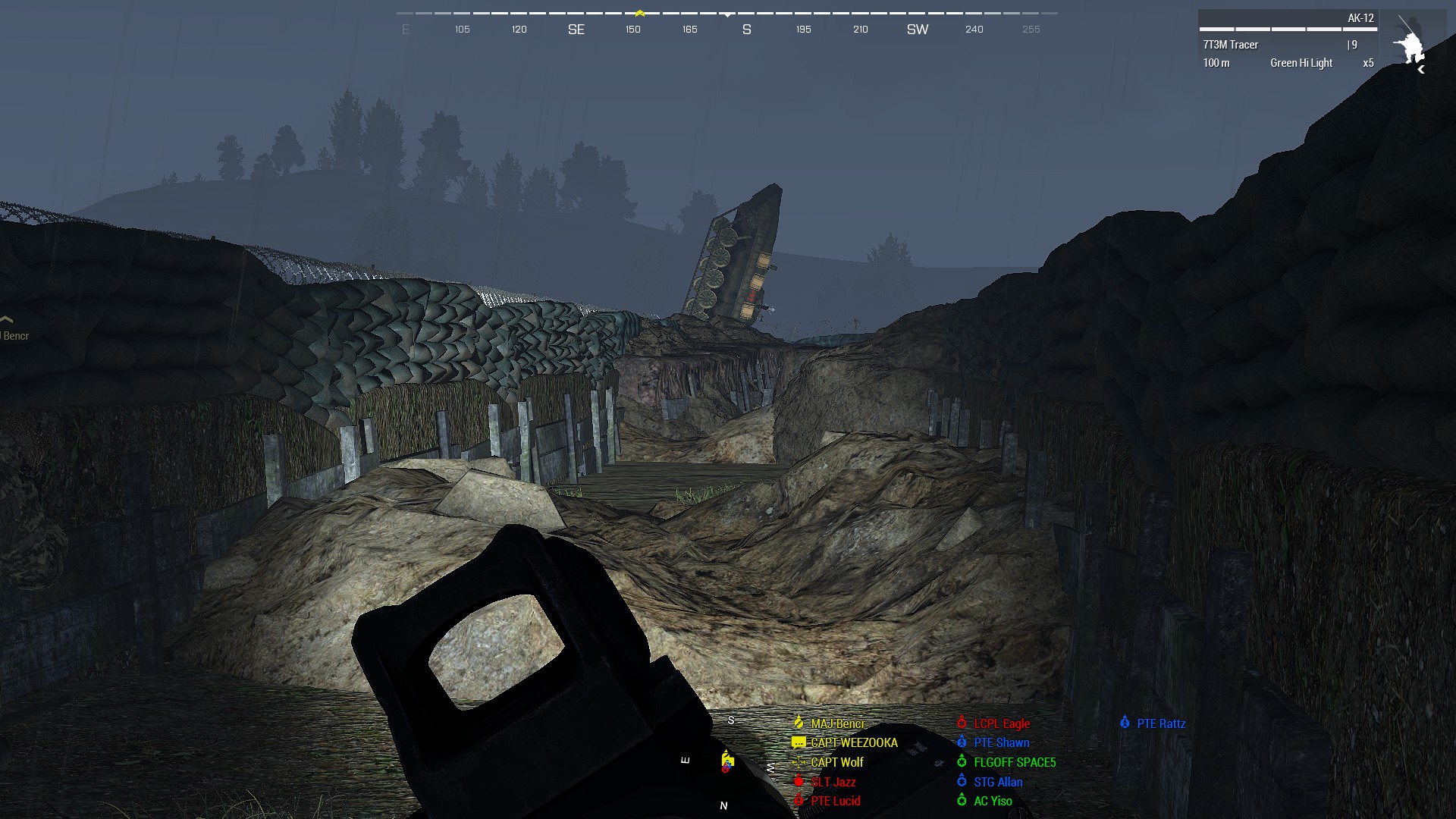
Task: Select MAJ Bencr's yellow leader icon
Action: pos(799,723)
